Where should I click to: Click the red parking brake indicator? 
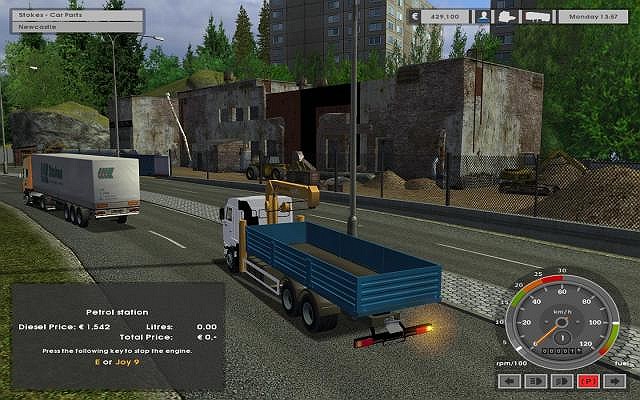pyautogui.click(x=587, y=381)
